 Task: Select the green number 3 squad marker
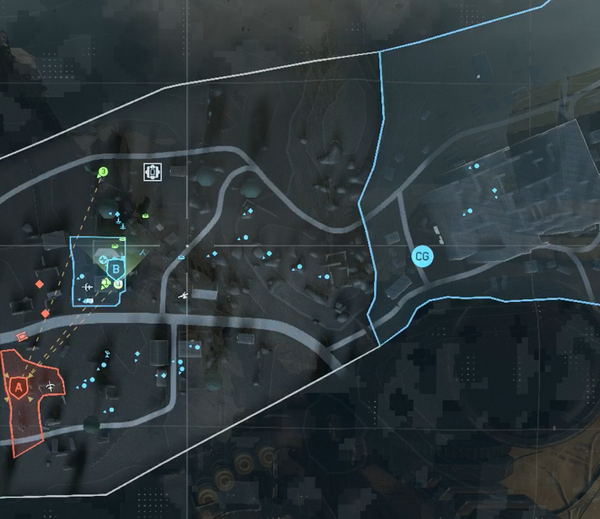[x=102, y=172]
